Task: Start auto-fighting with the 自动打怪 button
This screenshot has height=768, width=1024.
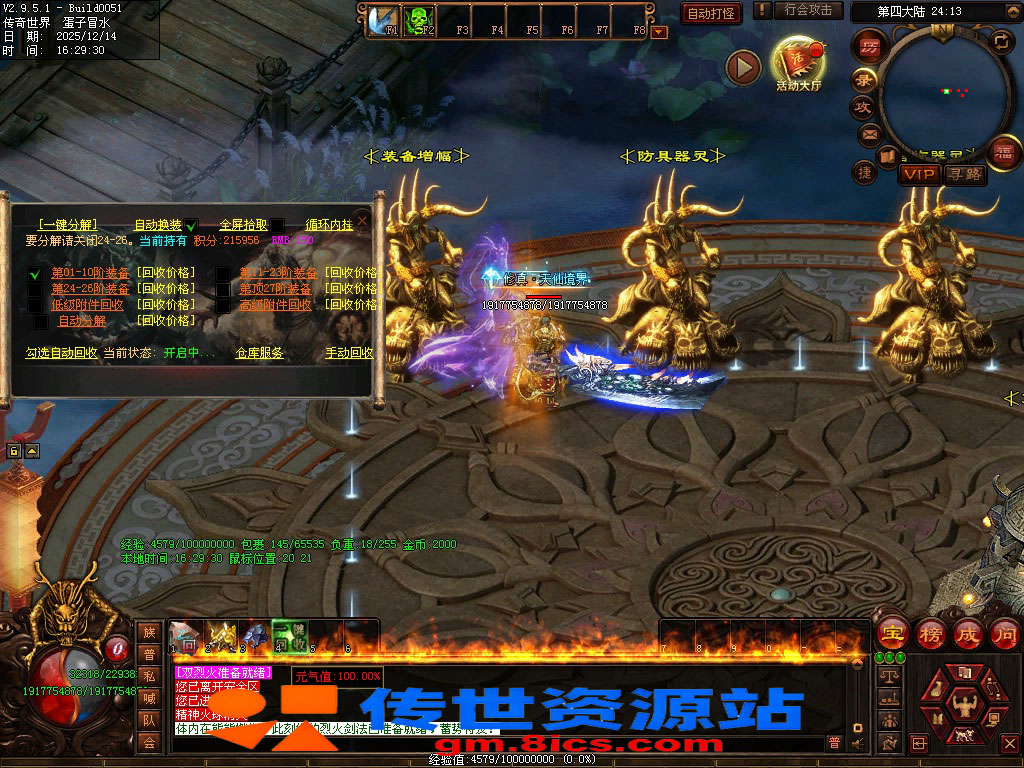Action: tap(711, 14)
